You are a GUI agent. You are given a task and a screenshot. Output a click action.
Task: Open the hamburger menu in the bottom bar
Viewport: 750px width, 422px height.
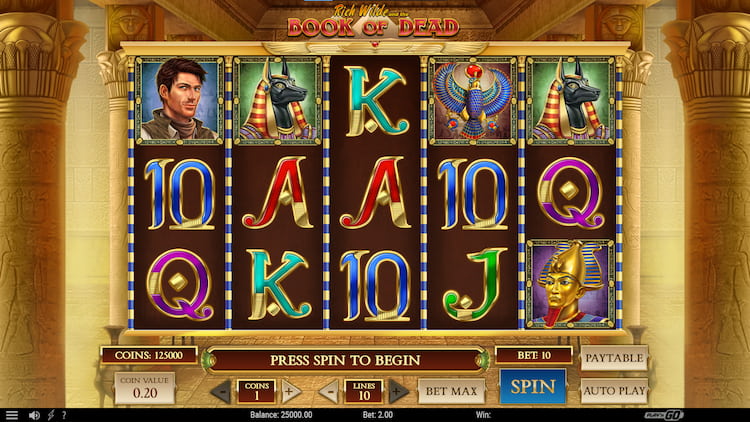point(11,415)
